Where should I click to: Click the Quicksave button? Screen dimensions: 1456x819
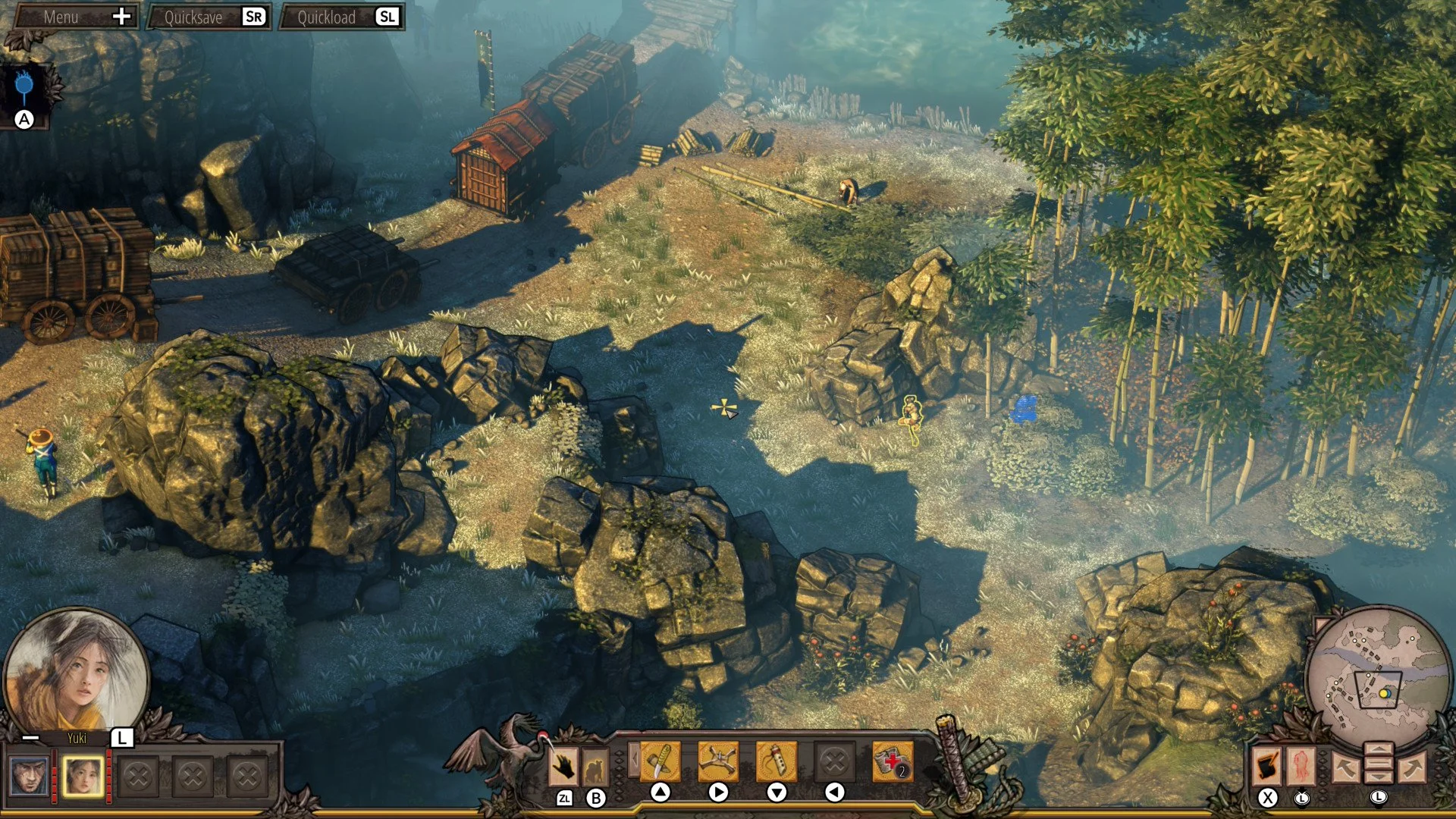(x=209, y=17)
